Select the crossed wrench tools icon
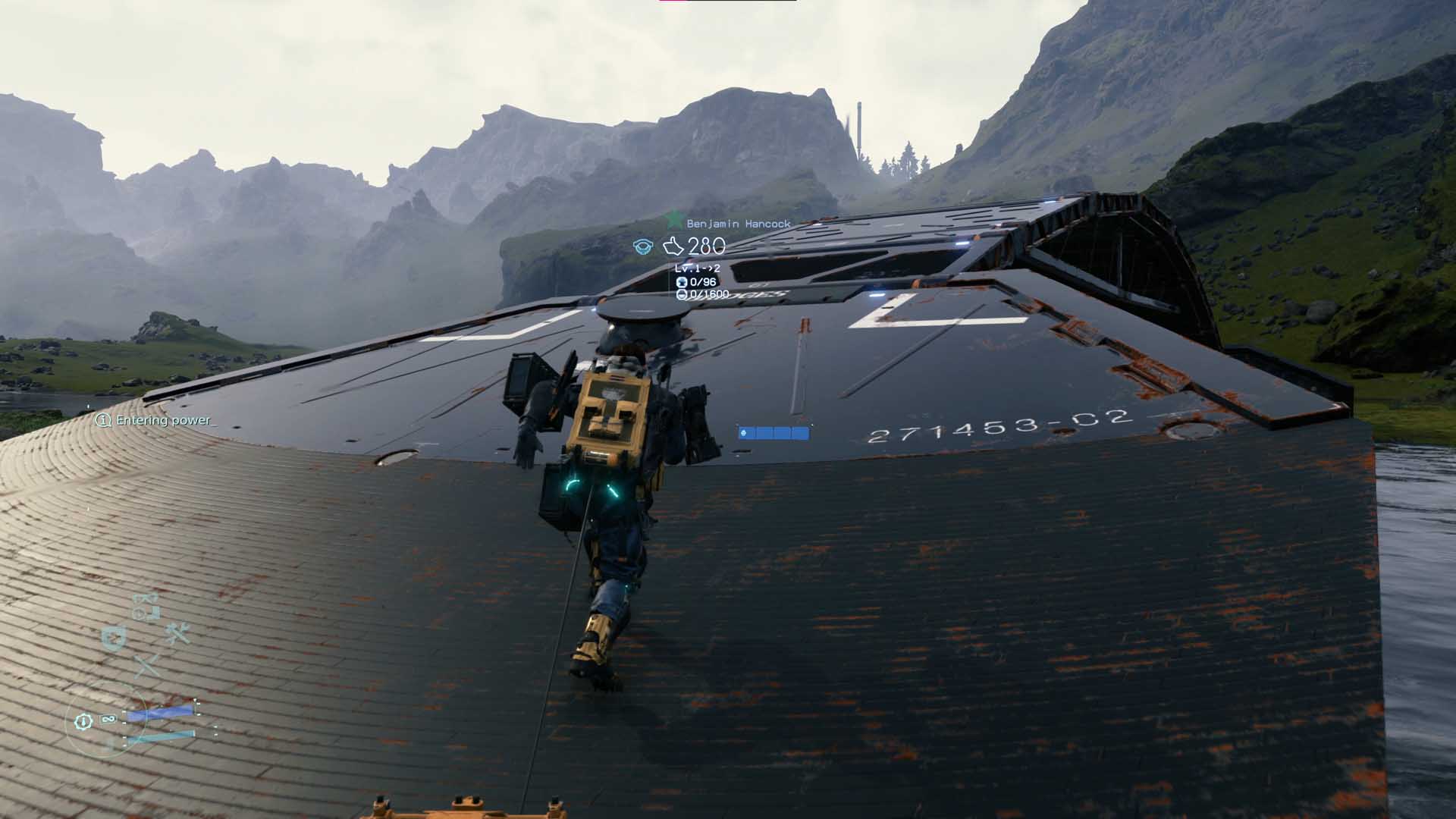The width and height of the screenshot is (1456, 819). click(177, 632)
